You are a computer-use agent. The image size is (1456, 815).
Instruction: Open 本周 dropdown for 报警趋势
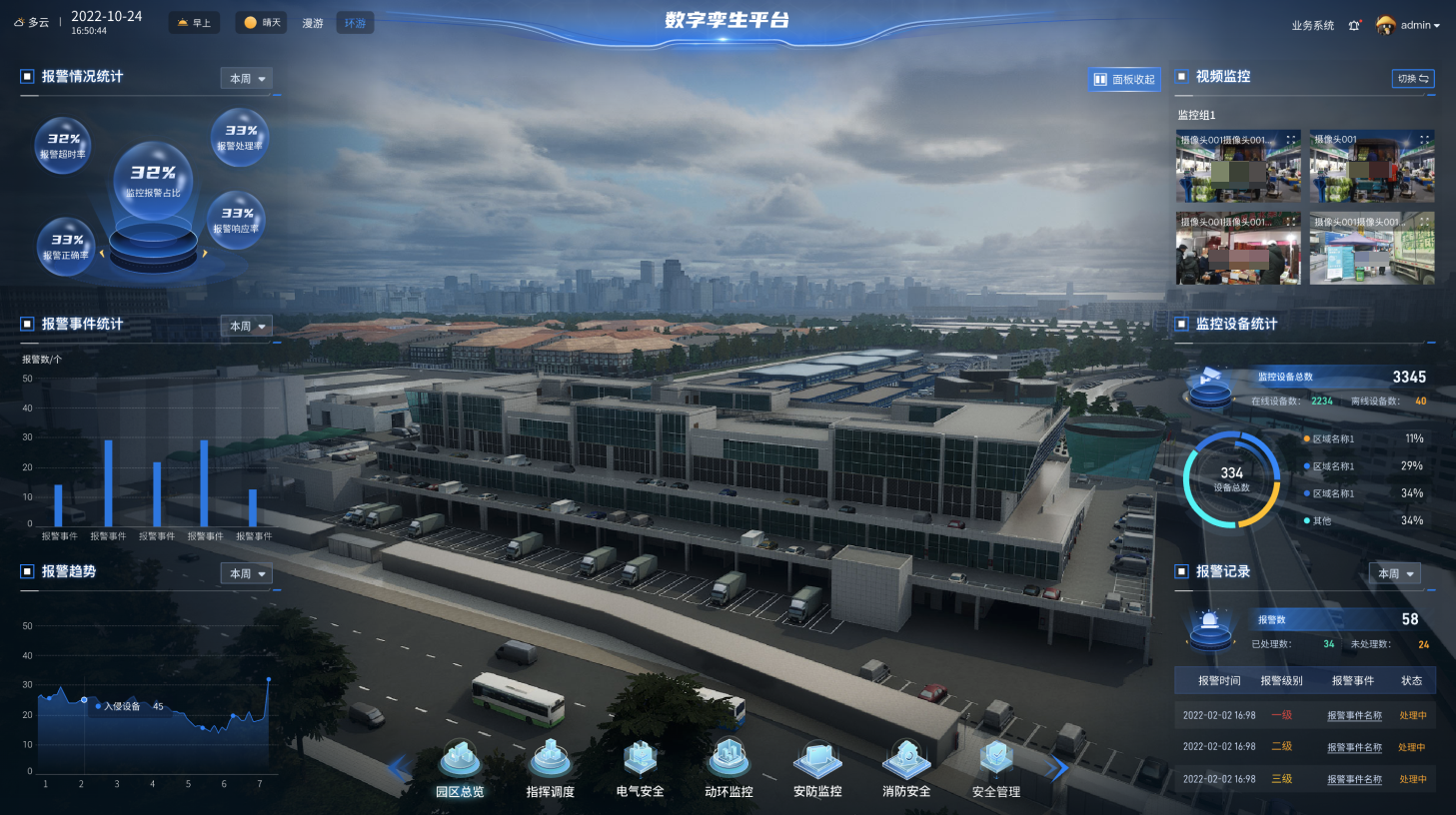point(247,573)
